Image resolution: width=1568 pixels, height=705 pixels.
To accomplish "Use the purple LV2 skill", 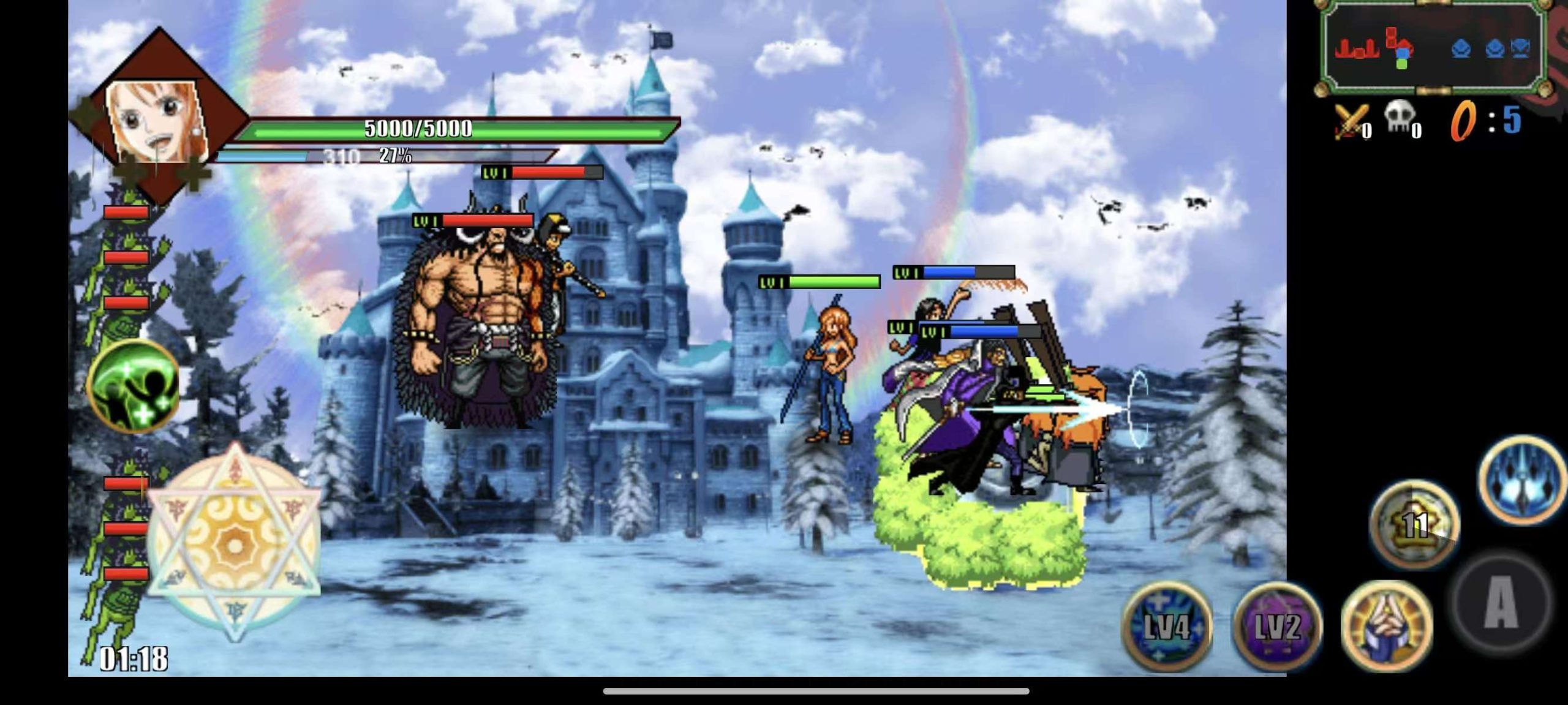I will (1277, 625).
